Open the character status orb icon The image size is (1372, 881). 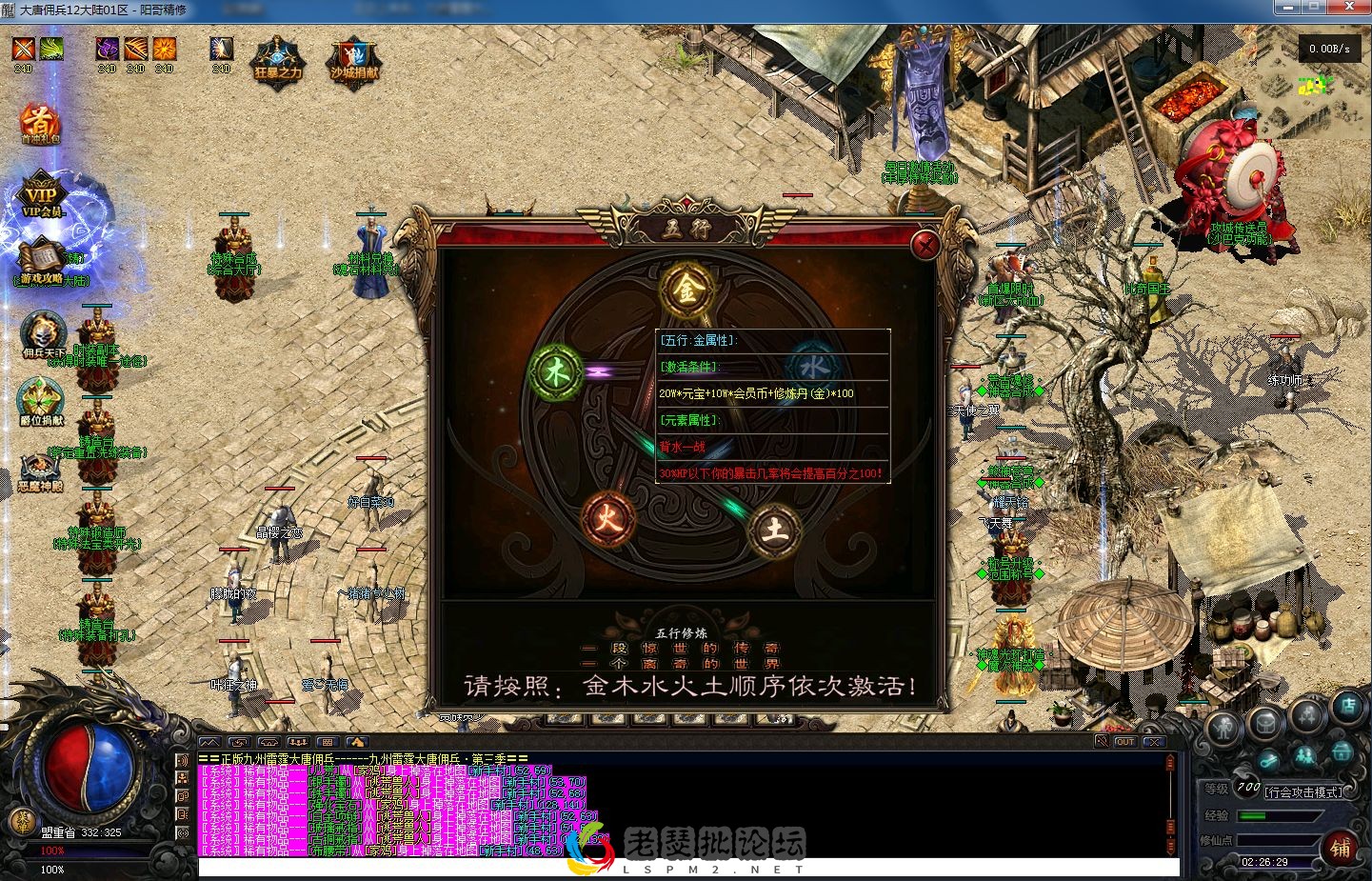click(x=1223, y=726)
